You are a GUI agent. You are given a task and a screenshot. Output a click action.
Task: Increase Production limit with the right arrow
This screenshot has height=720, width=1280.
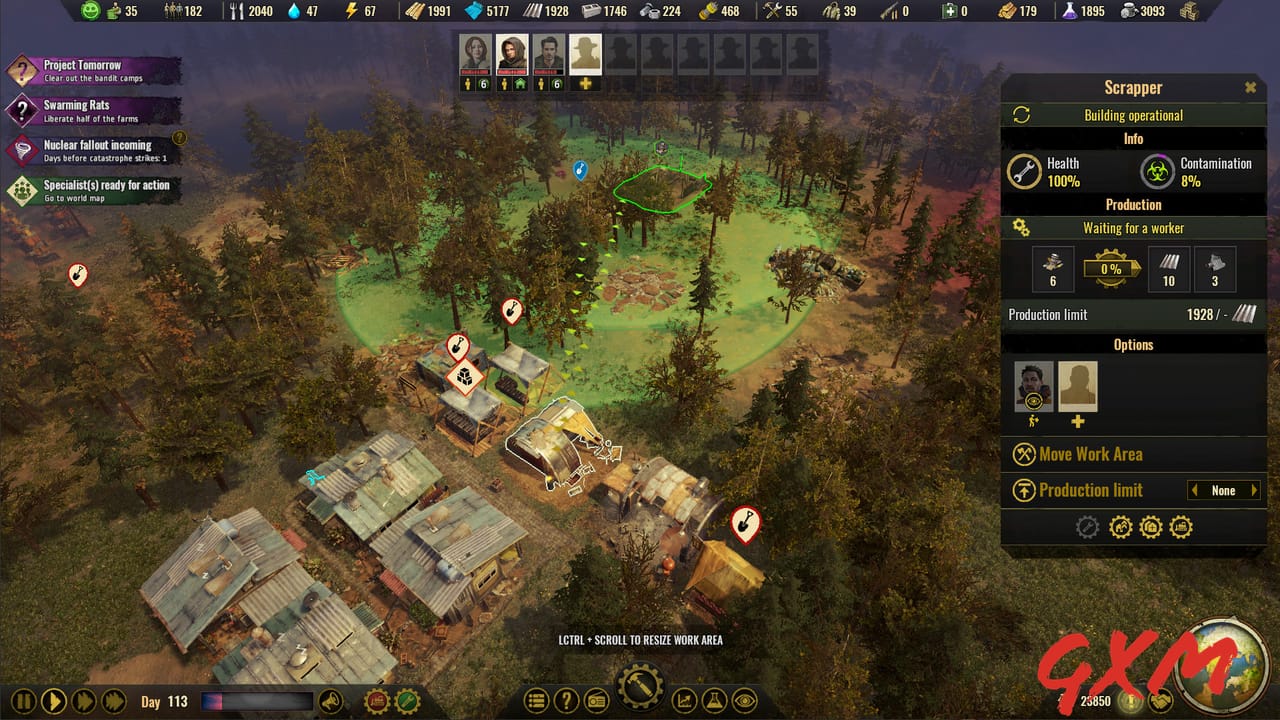coord(1254,490)
